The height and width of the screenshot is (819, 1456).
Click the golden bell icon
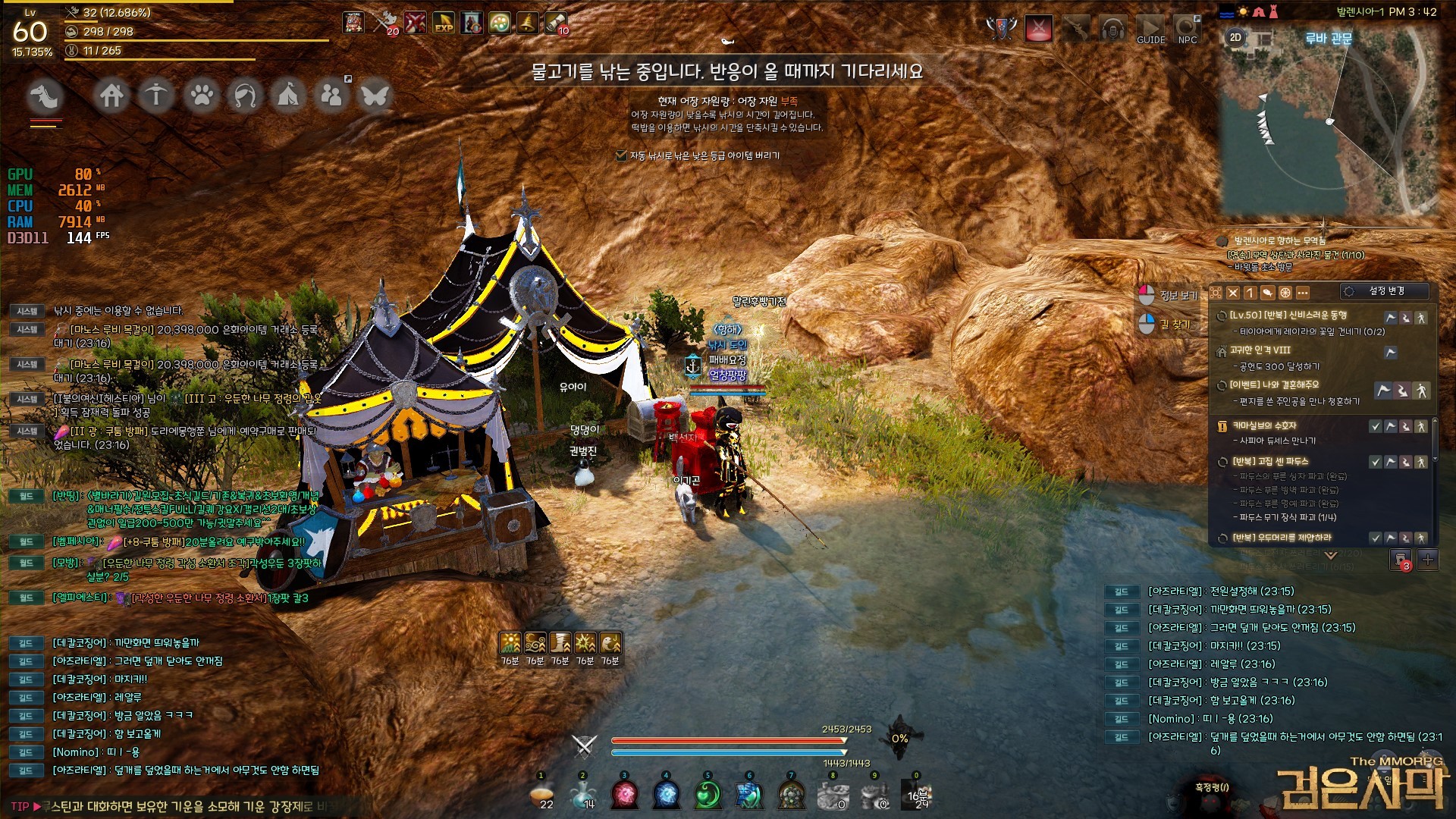[x=527, y=23]
